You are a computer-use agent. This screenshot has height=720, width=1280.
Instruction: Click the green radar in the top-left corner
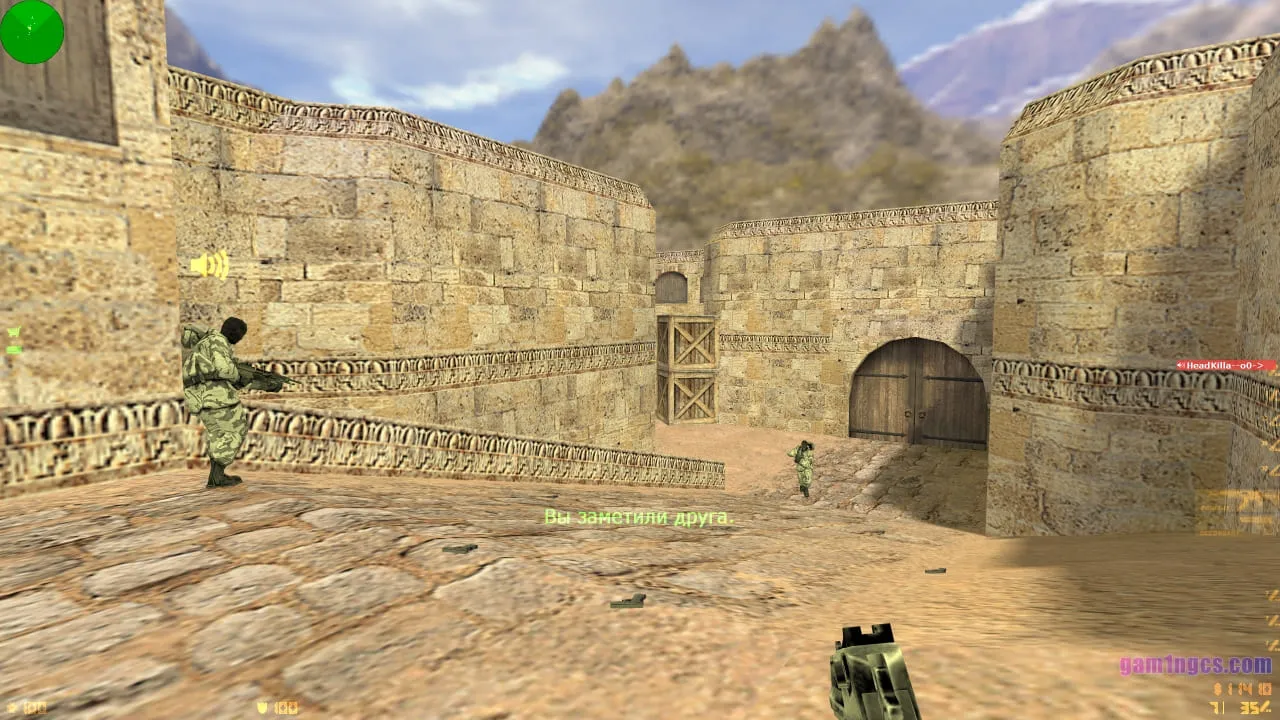pyautogui.click(x=30, y=32)
